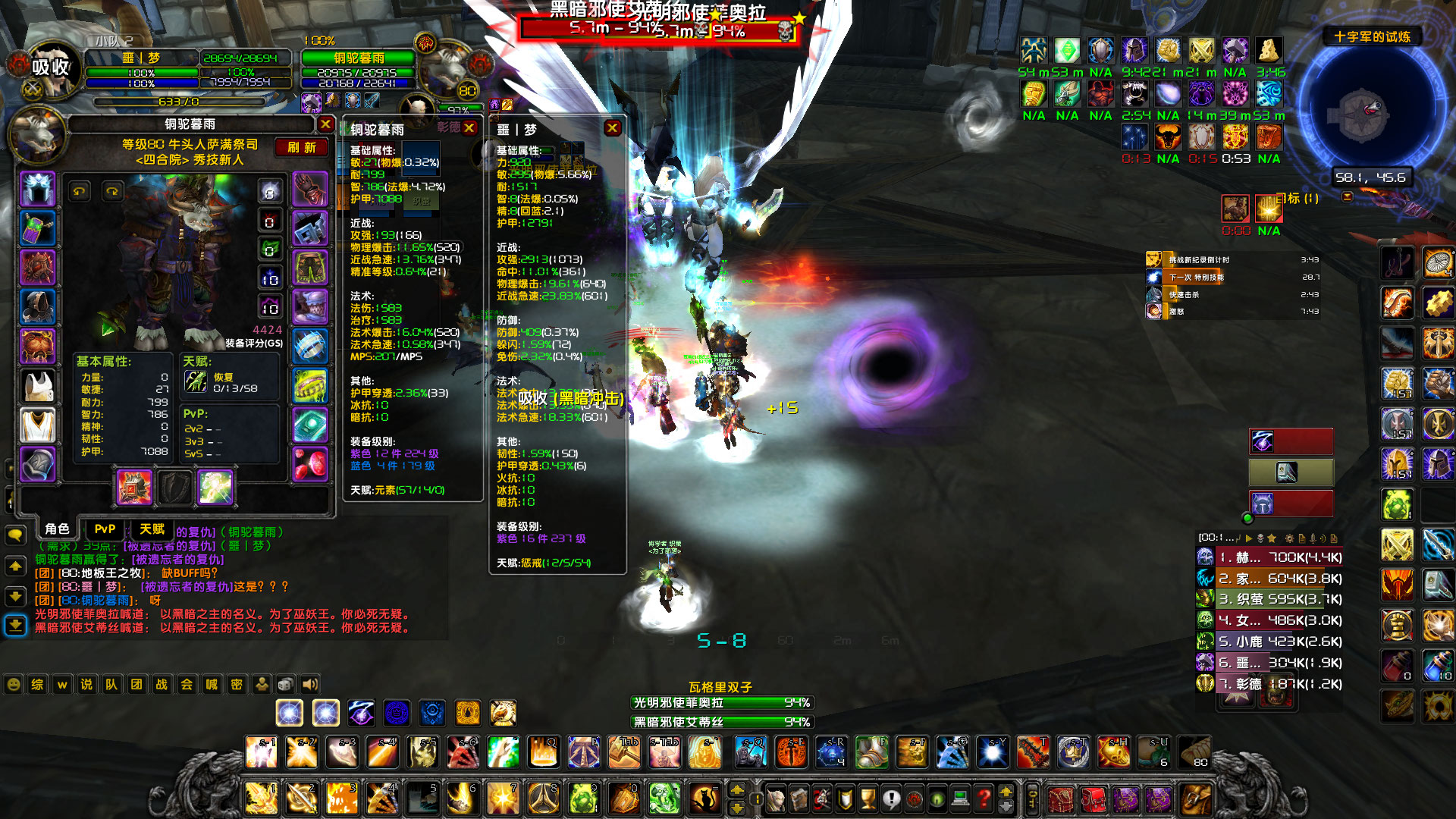Click the dice roll icon in the chat bar
Viewport: 1456px width, 819px height.
(284, 684)
